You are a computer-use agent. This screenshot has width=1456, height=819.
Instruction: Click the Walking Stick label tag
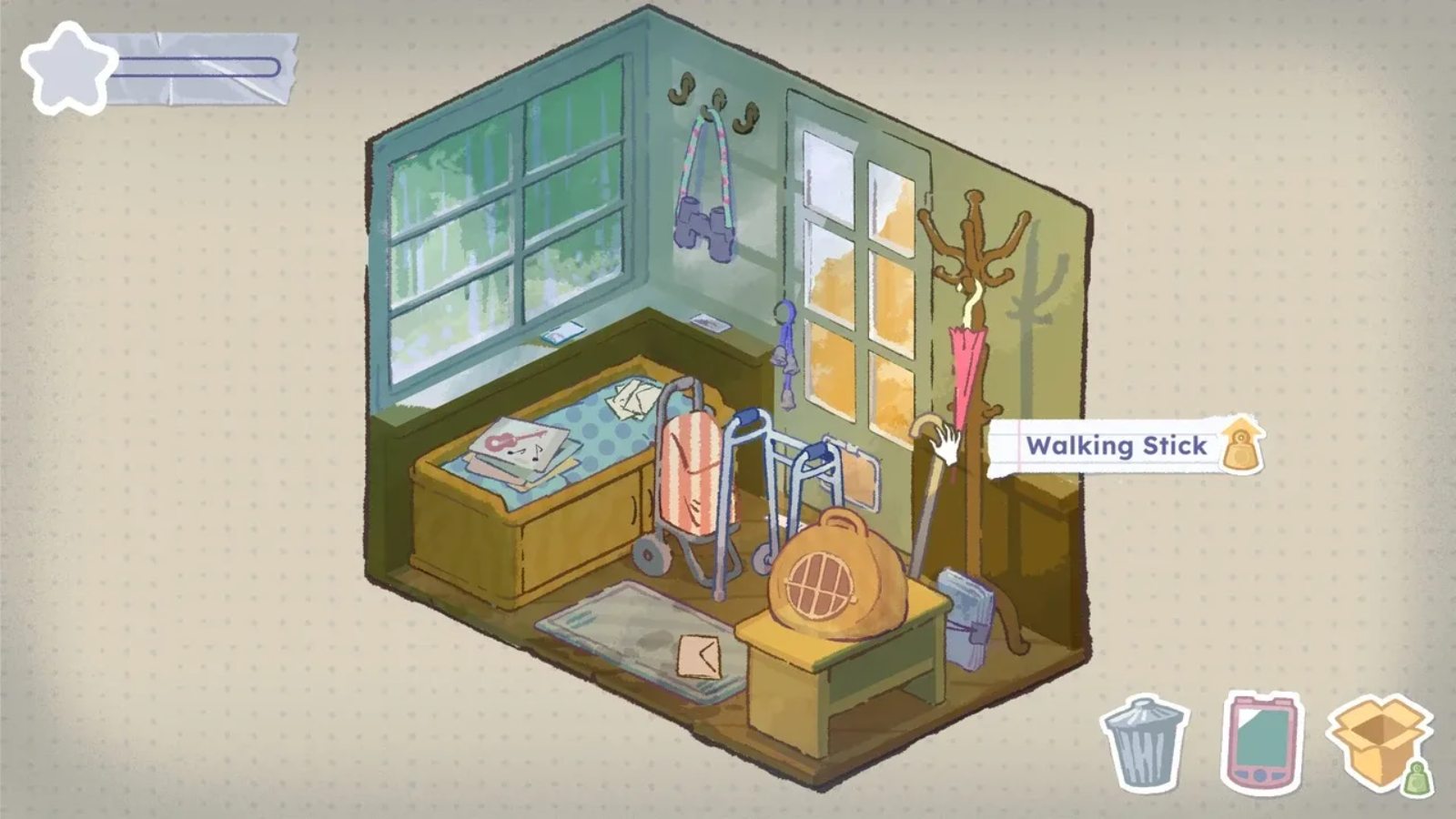pyautogui.click(x=1117, y=446)
